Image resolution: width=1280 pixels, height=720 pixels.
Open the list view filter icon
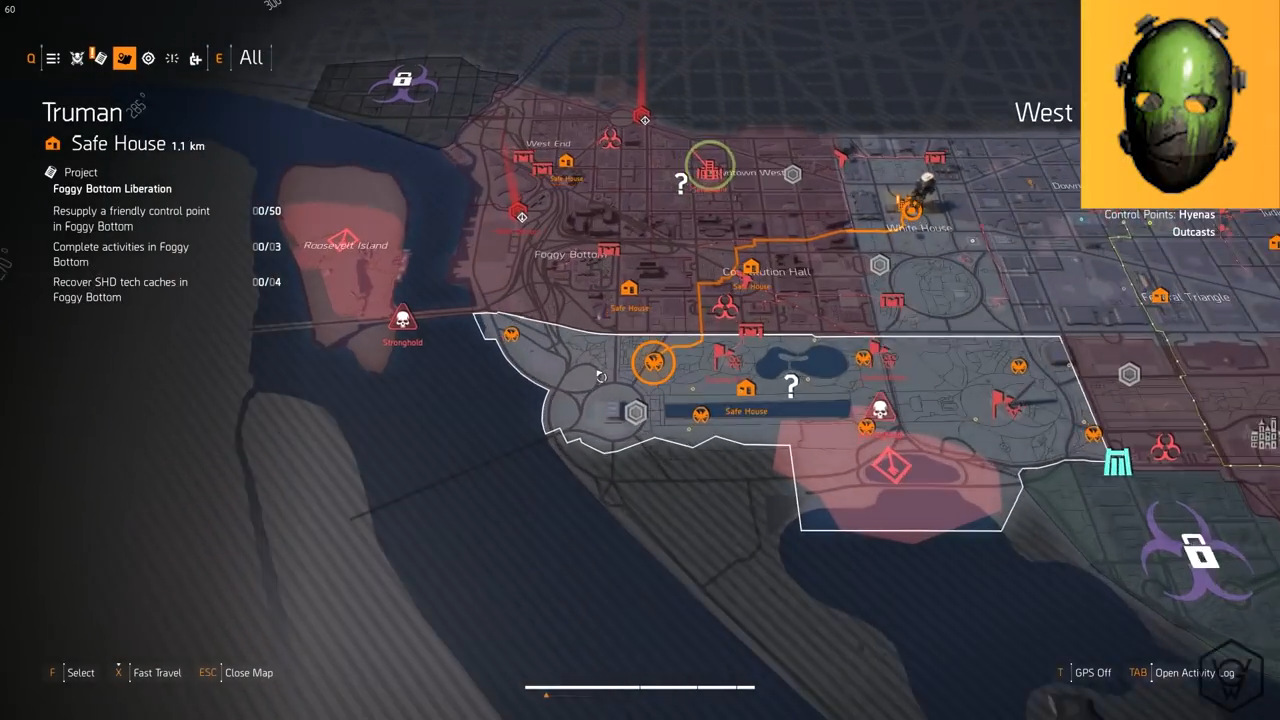click(x=53, y=58)
